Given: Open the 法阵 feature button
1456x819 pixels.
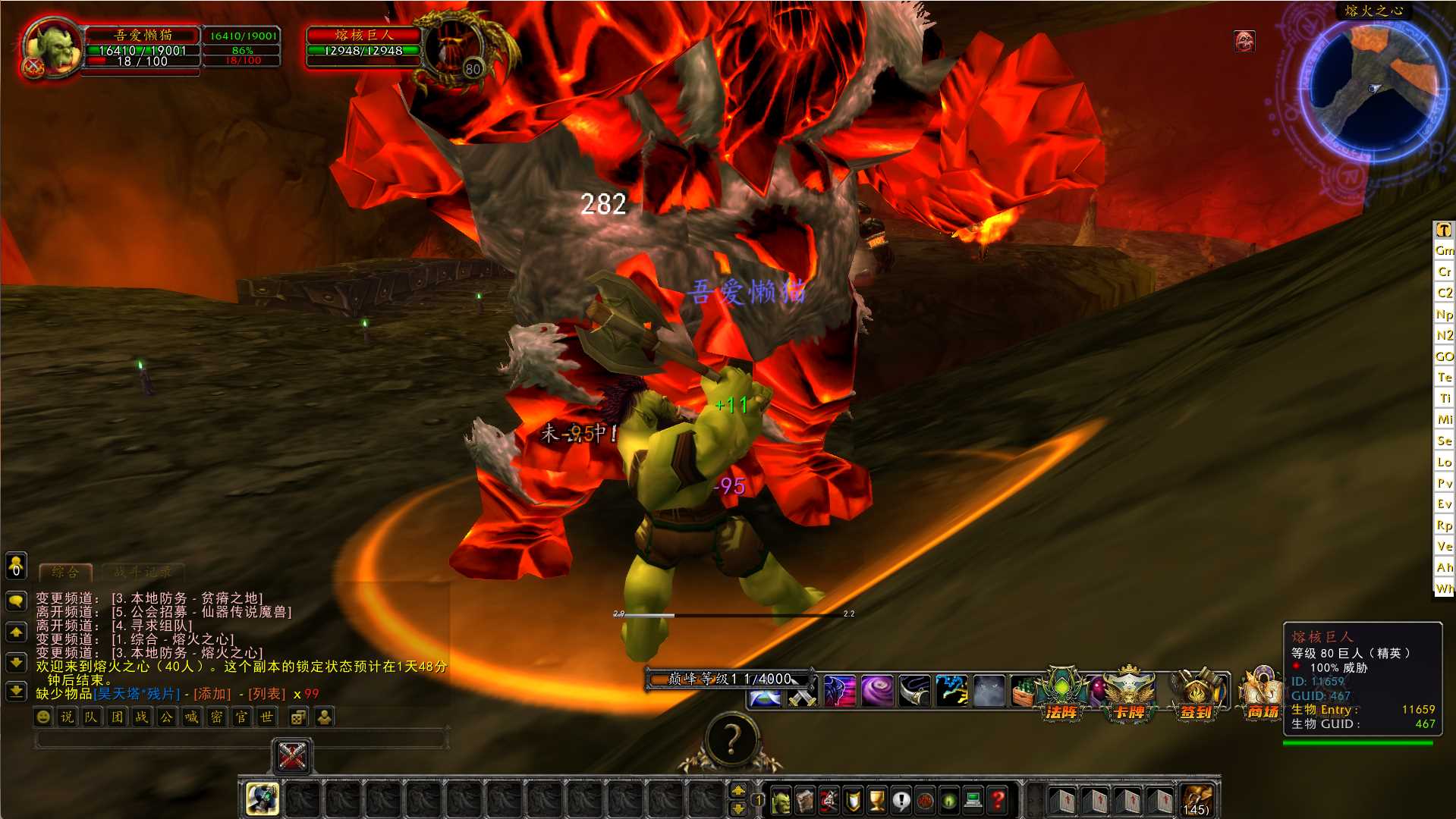Looking at the screenshot, I should tap(1061, 694).
